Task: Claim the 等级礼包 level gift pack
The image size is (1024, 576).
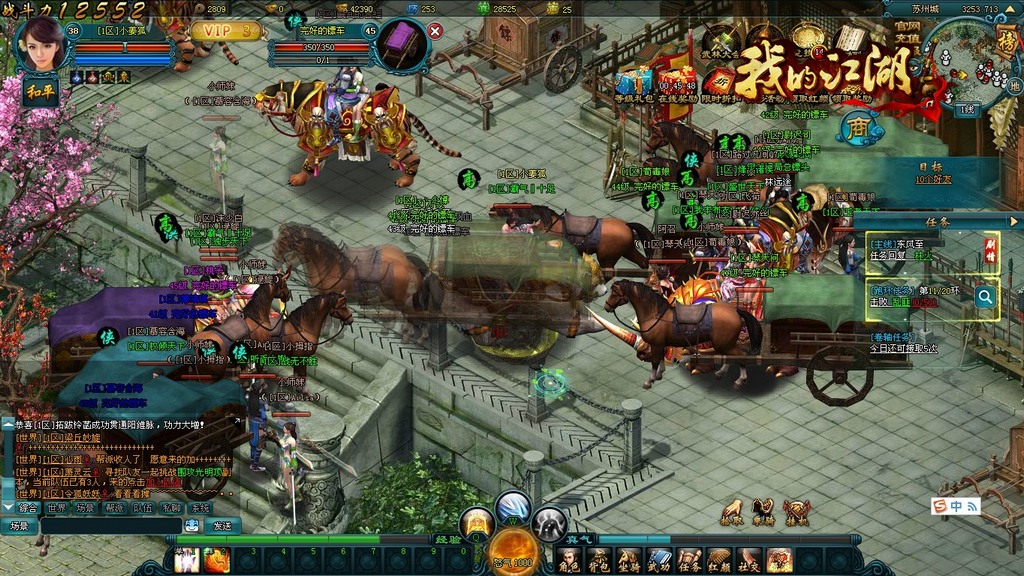Action: pyautogui.click(x=633, y=84)
